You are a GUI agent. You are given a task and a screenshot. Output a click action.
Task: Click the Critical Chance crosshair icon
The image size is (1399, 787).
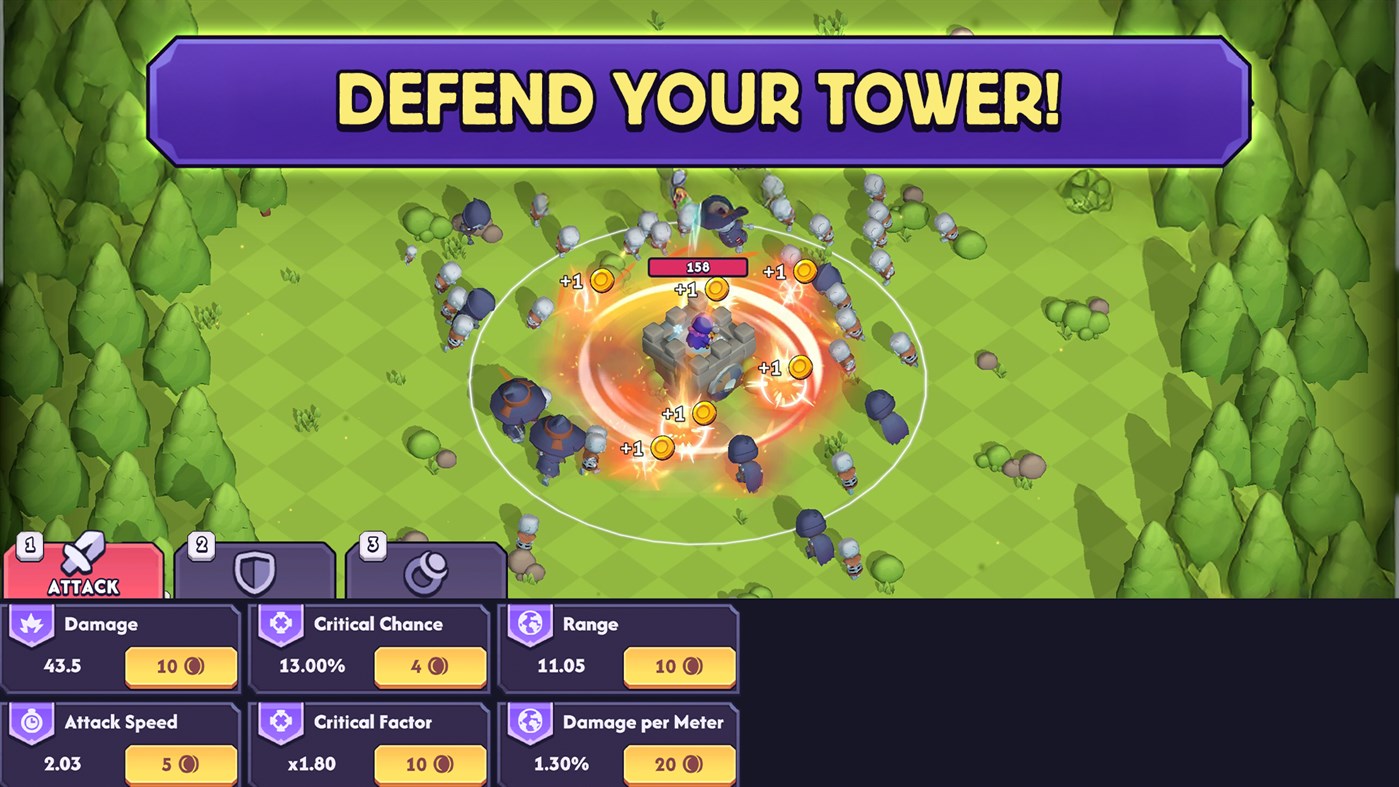click(x=280, y=624)
